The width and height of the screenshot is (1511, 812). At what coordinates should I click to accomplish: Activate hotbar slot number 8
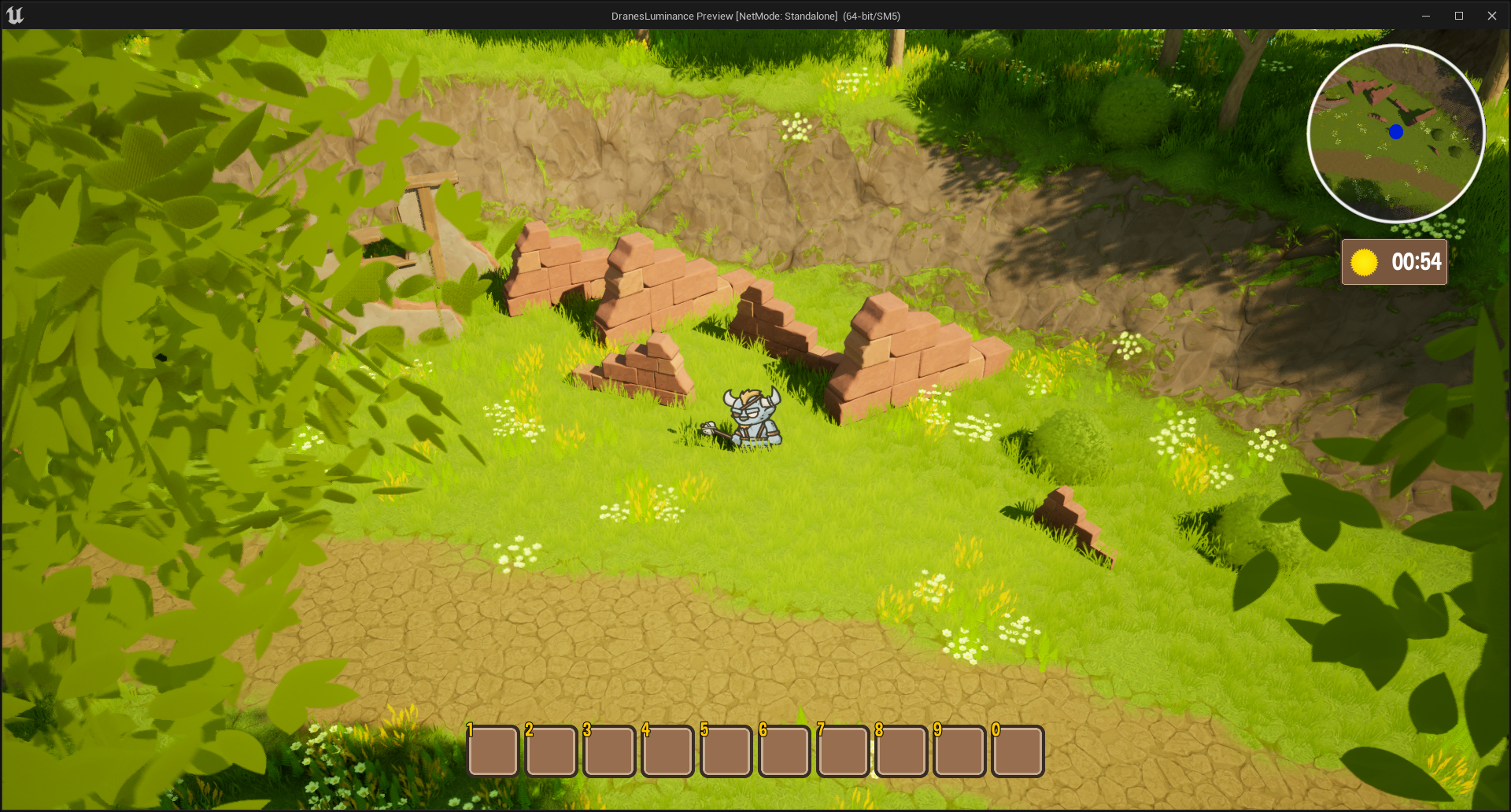[x=901, y=751]
